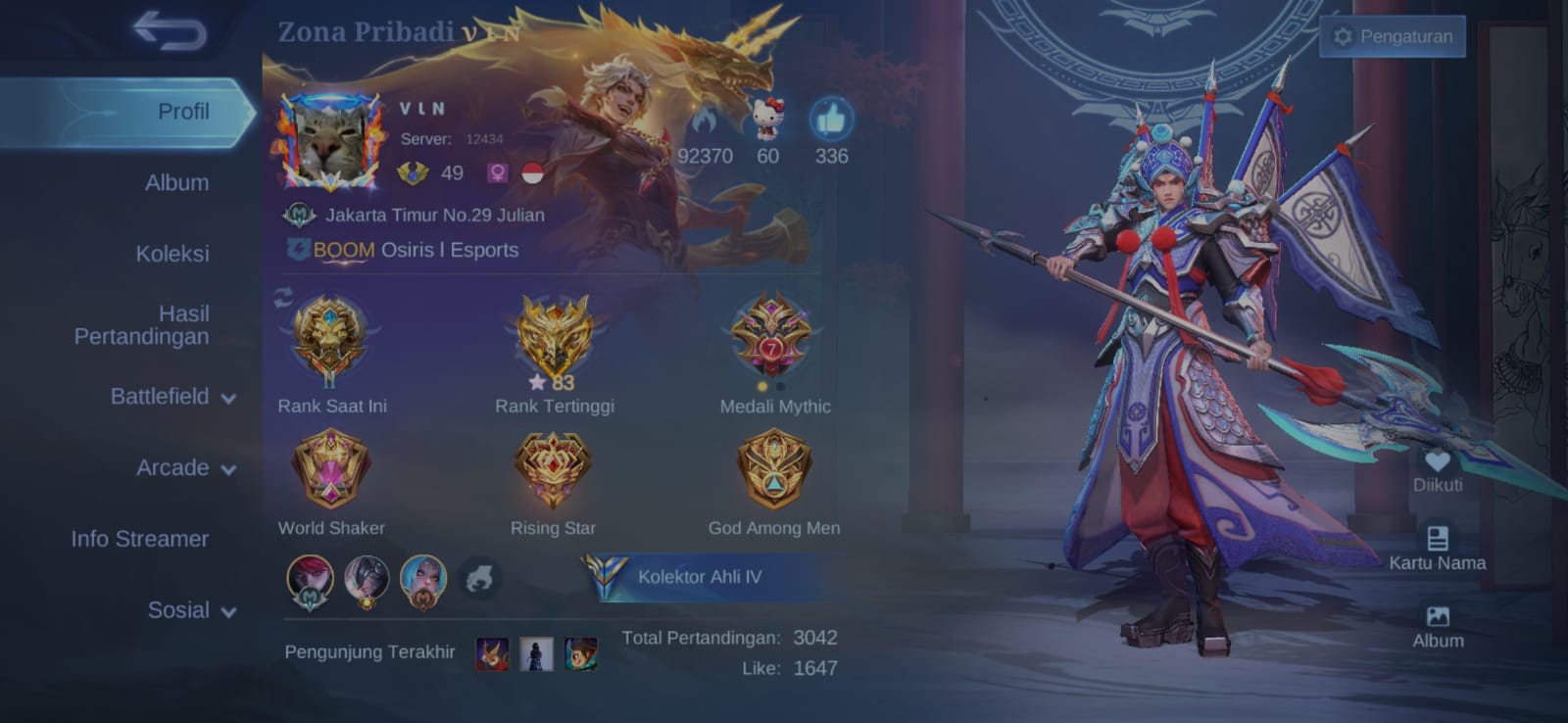Tap the thumbs-up like icon

[x=831, y=120]
